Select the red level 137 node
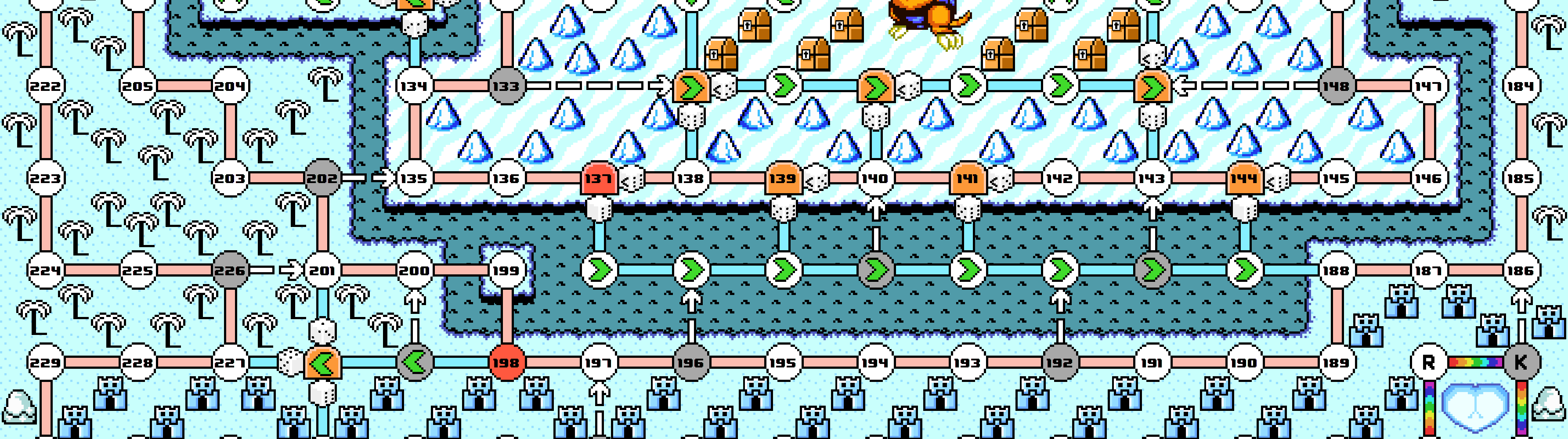The width and height of the screenshot is (1568, 439). point(599,178)
